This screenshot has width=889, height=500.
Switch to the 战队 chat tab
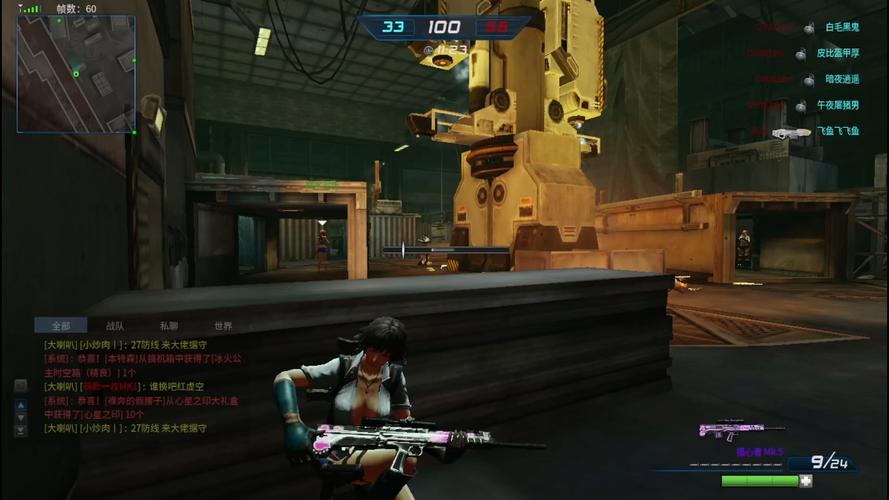[x=115, y=326]
